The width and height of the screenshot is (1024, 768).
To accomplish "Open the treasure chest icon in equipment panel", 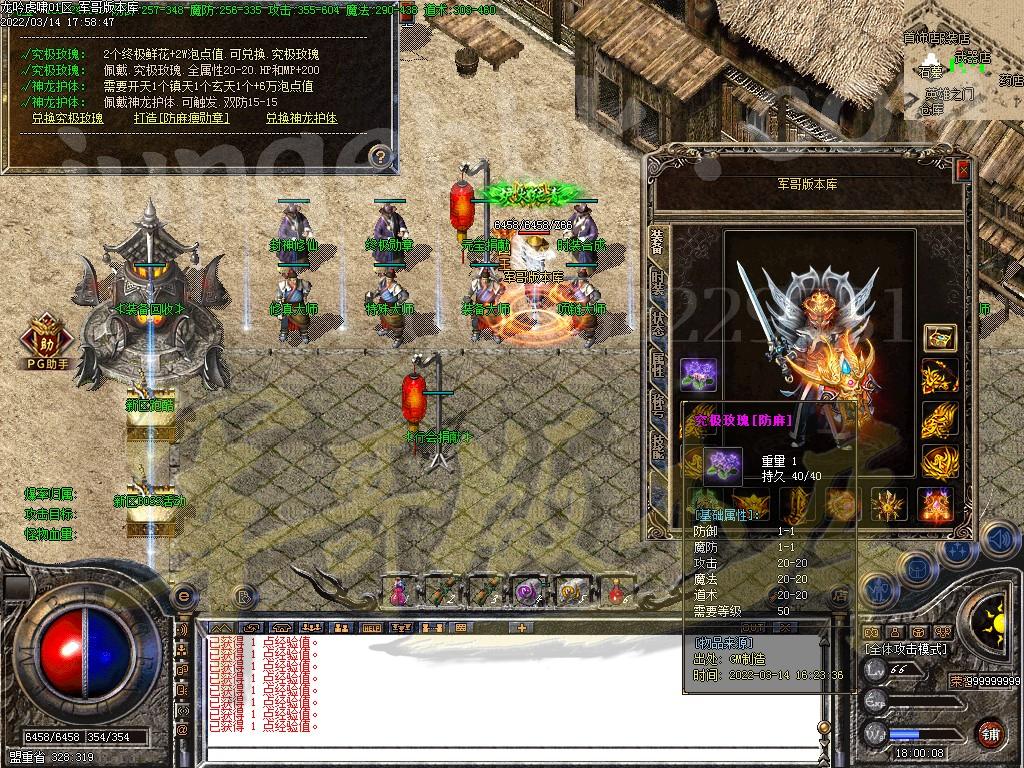I will coord(939,338).
